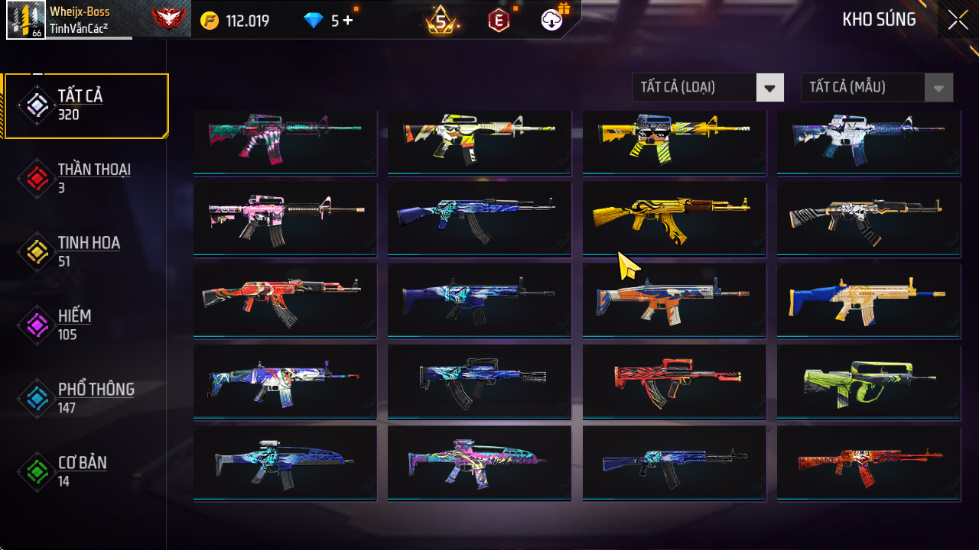Image resolution: width=979 pixels, height=550 pixels.
Task: Pick the red Groza rifle skin
Action: tap(674, 381)
